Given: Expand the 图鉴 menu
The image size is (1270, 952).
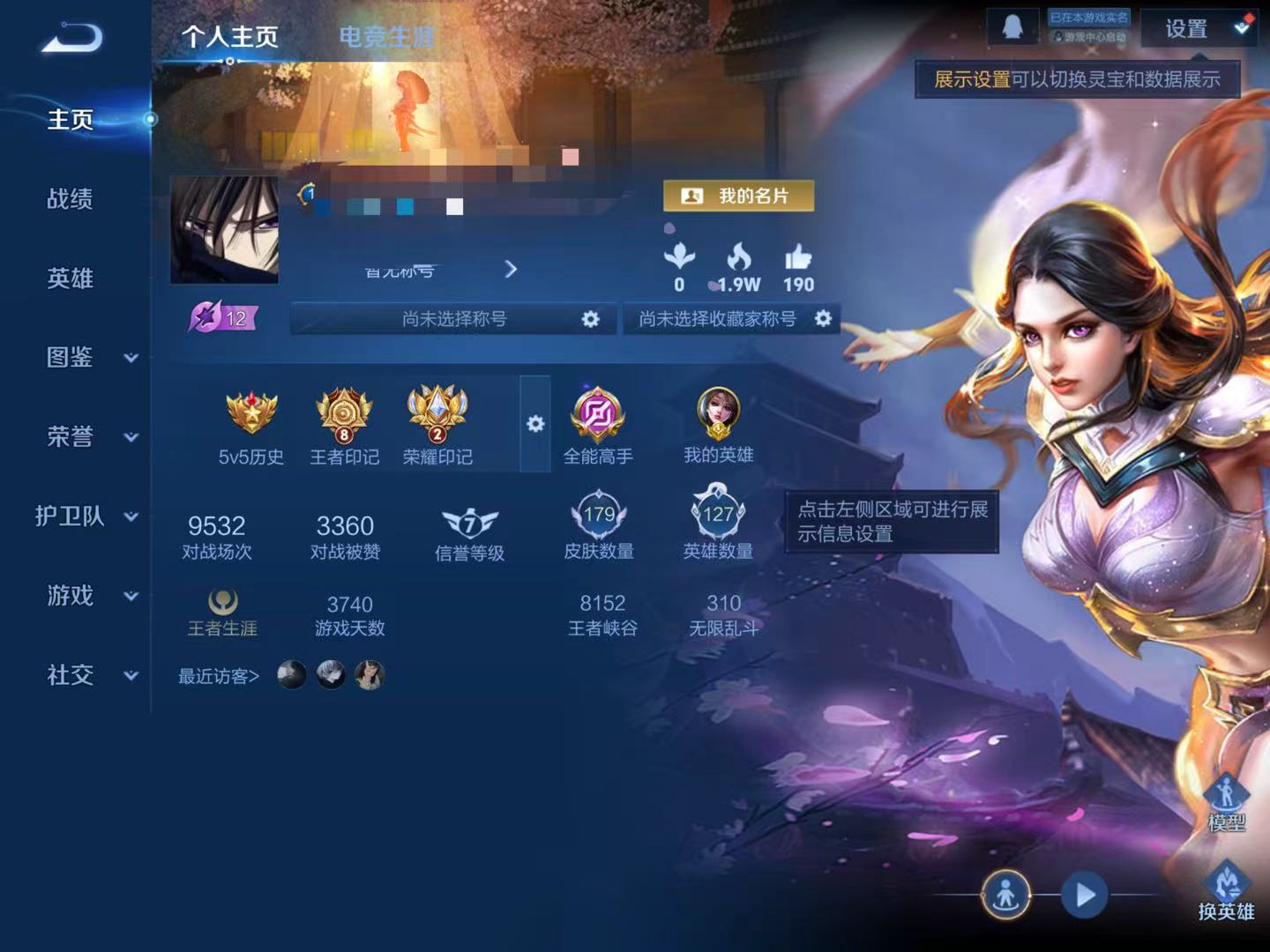Looking at the screenshot, I should [88, 358].
